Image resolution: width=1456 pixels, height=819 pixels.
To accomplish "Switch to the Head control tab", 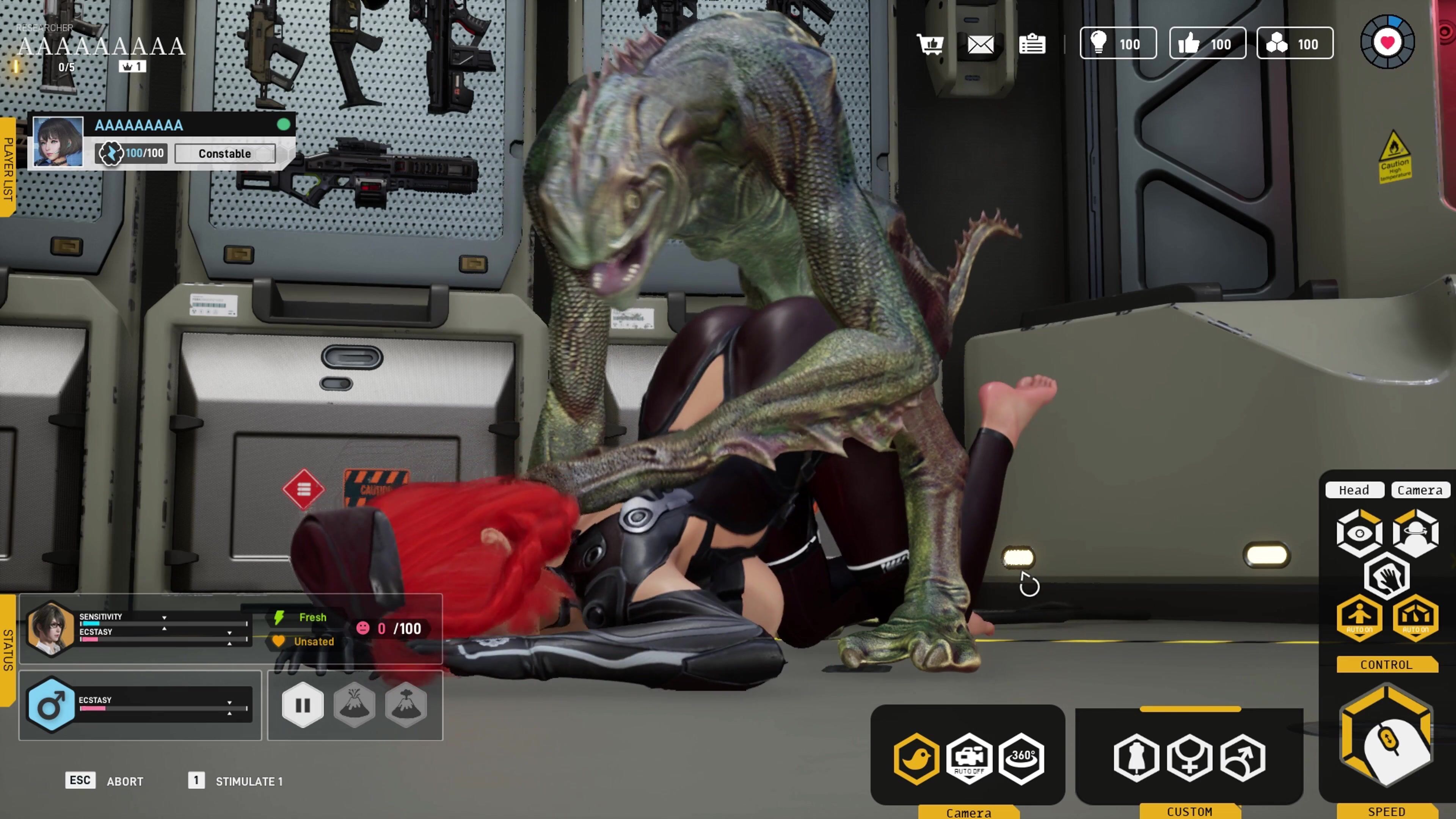I will [1354, 490].
